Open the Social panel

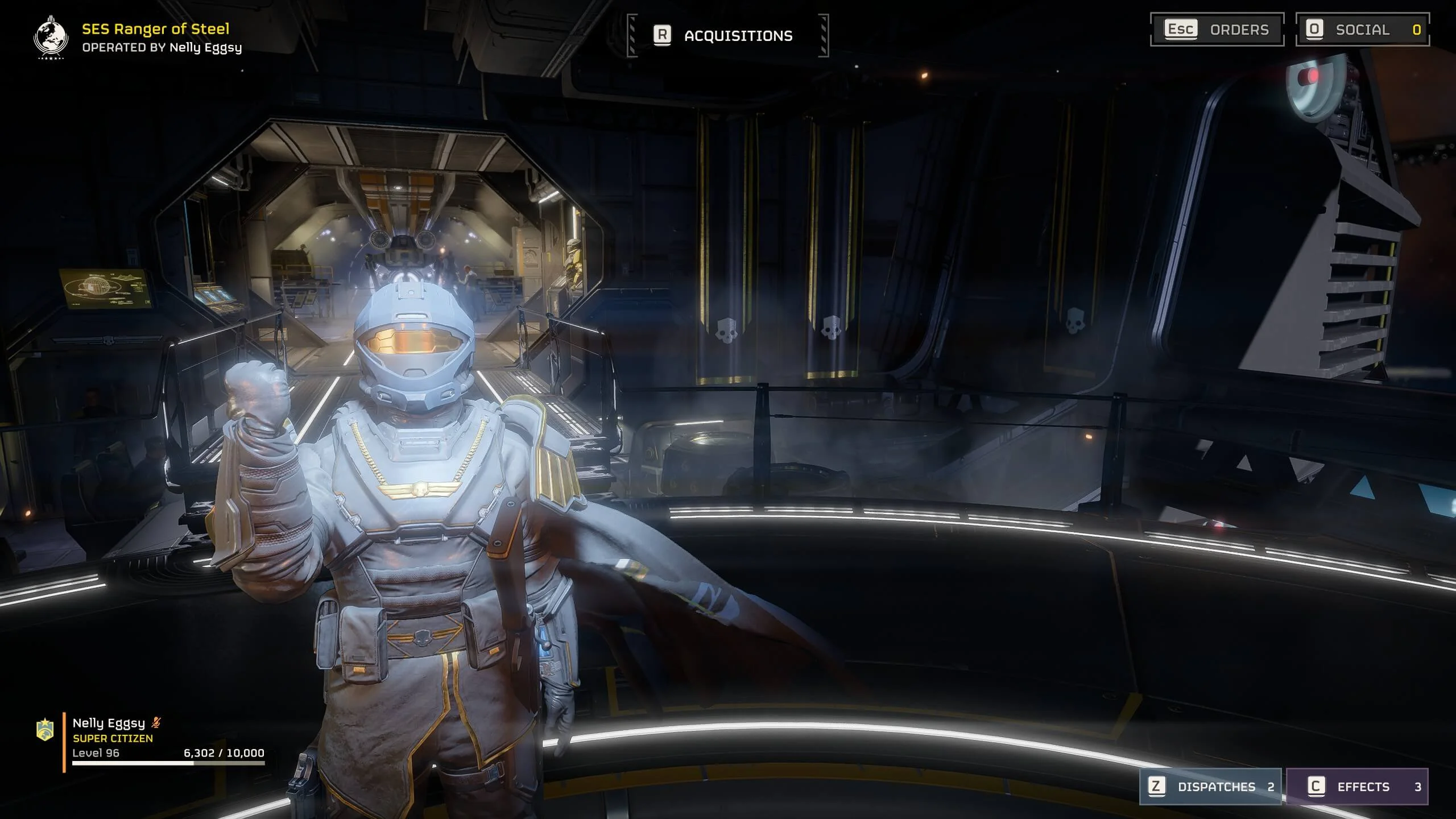coord(1362,30)
